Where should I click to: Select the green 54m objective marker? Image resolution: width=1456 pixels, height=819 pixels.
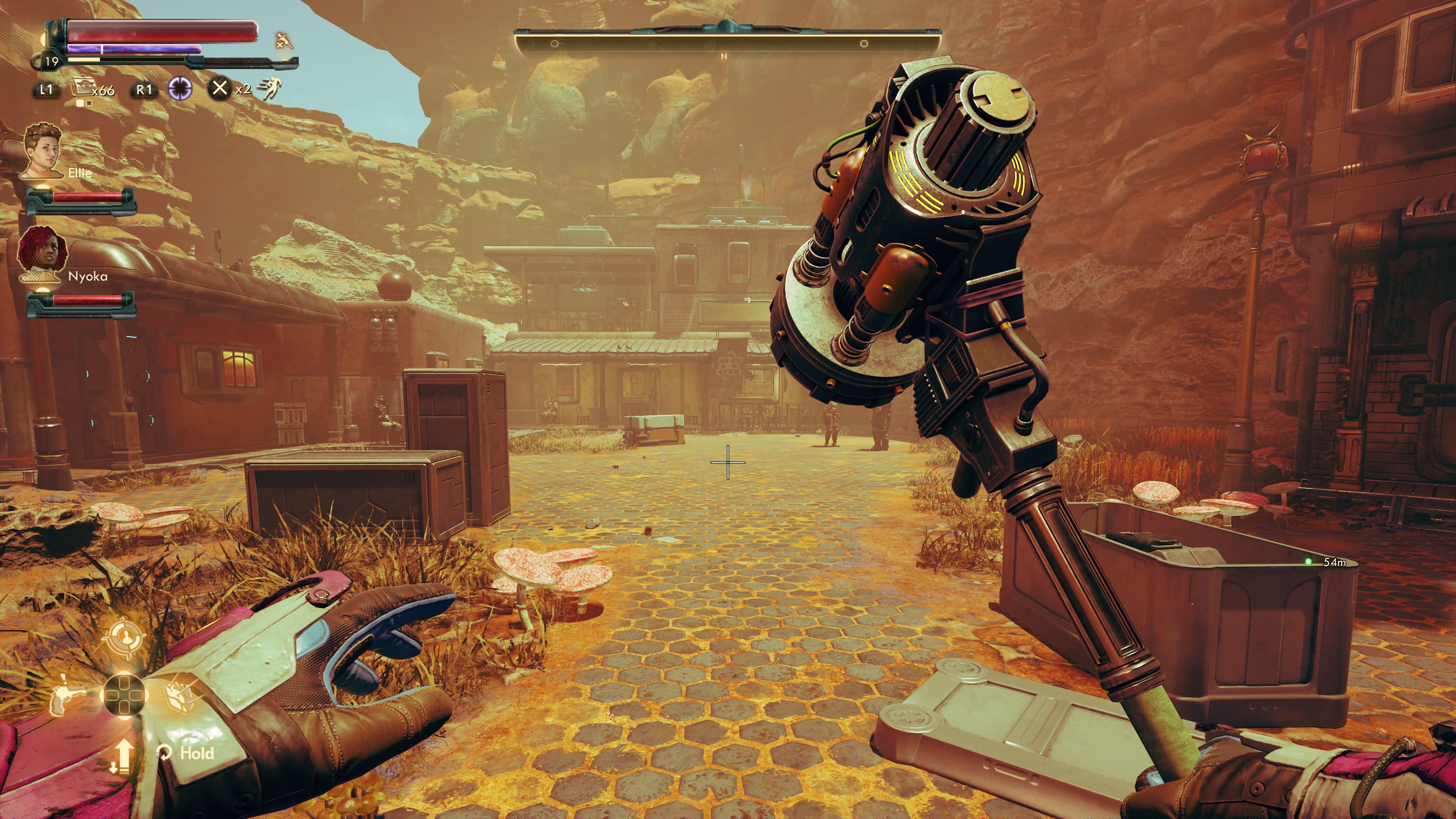1309,561
